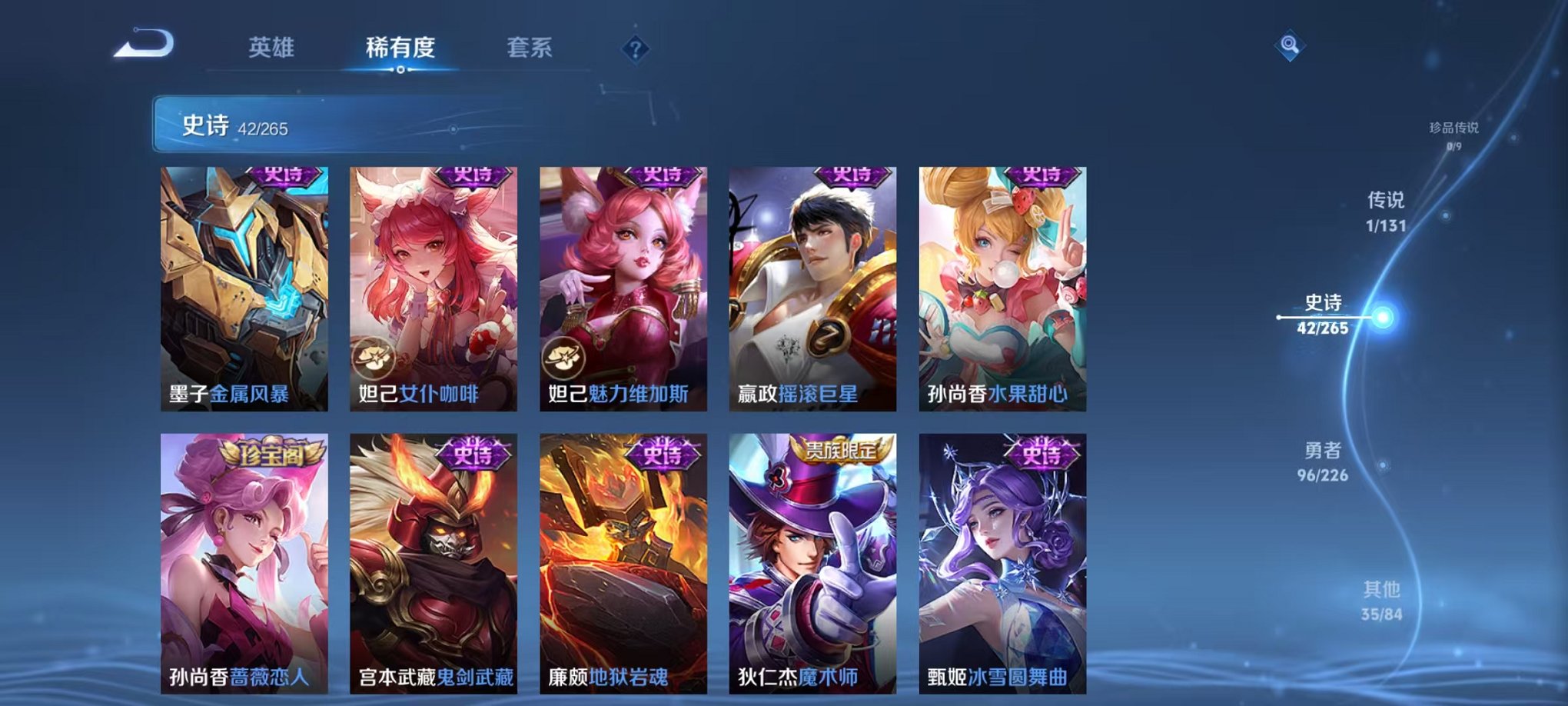Click the 史诗 badge on 墨子金属风暴 card
The image size is (1568, 706).
pos(280,177)
